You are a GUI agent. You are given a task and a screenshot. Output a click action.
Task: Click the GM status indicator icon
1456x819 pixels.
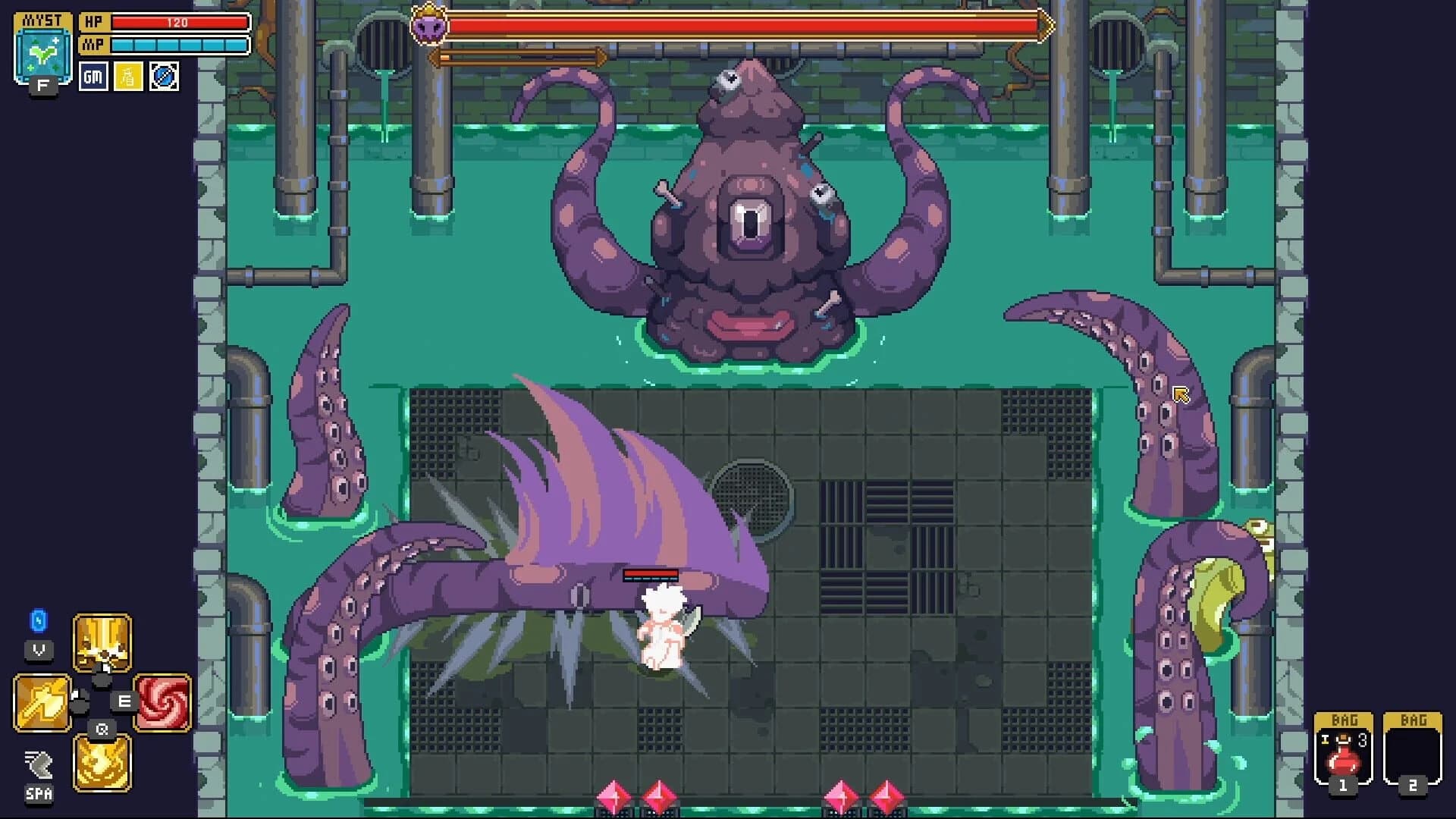pos(93,77)
